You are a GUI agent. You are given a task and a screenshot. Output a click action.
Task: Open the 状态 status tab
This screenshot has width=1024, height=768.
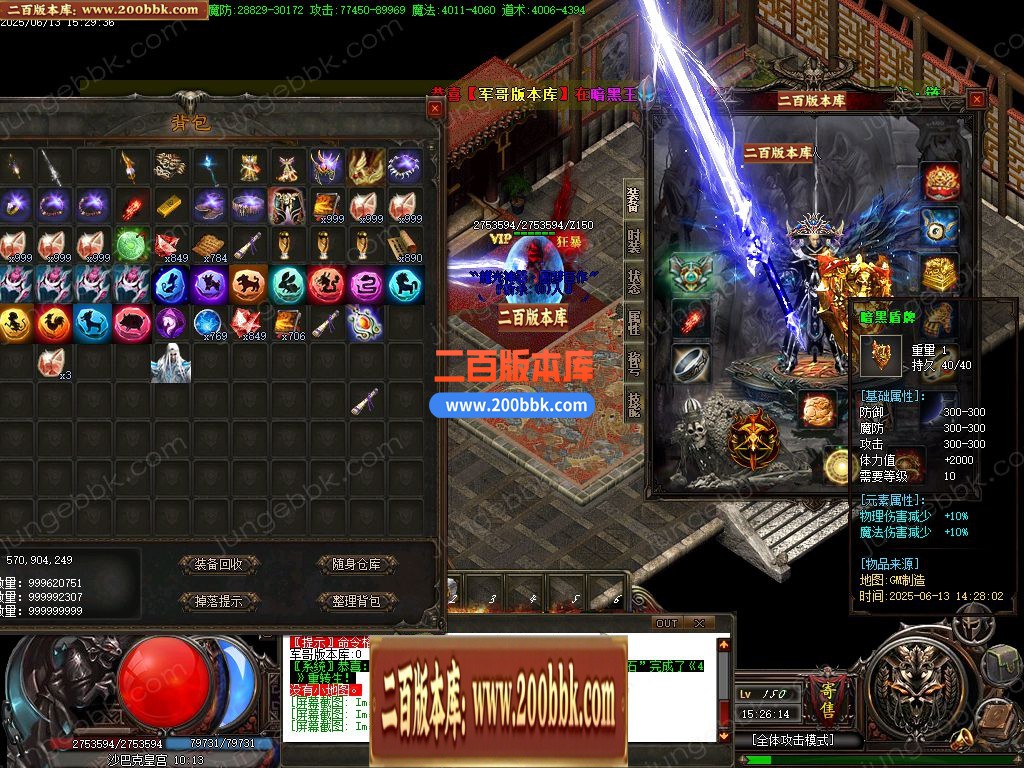coord(634,281)
